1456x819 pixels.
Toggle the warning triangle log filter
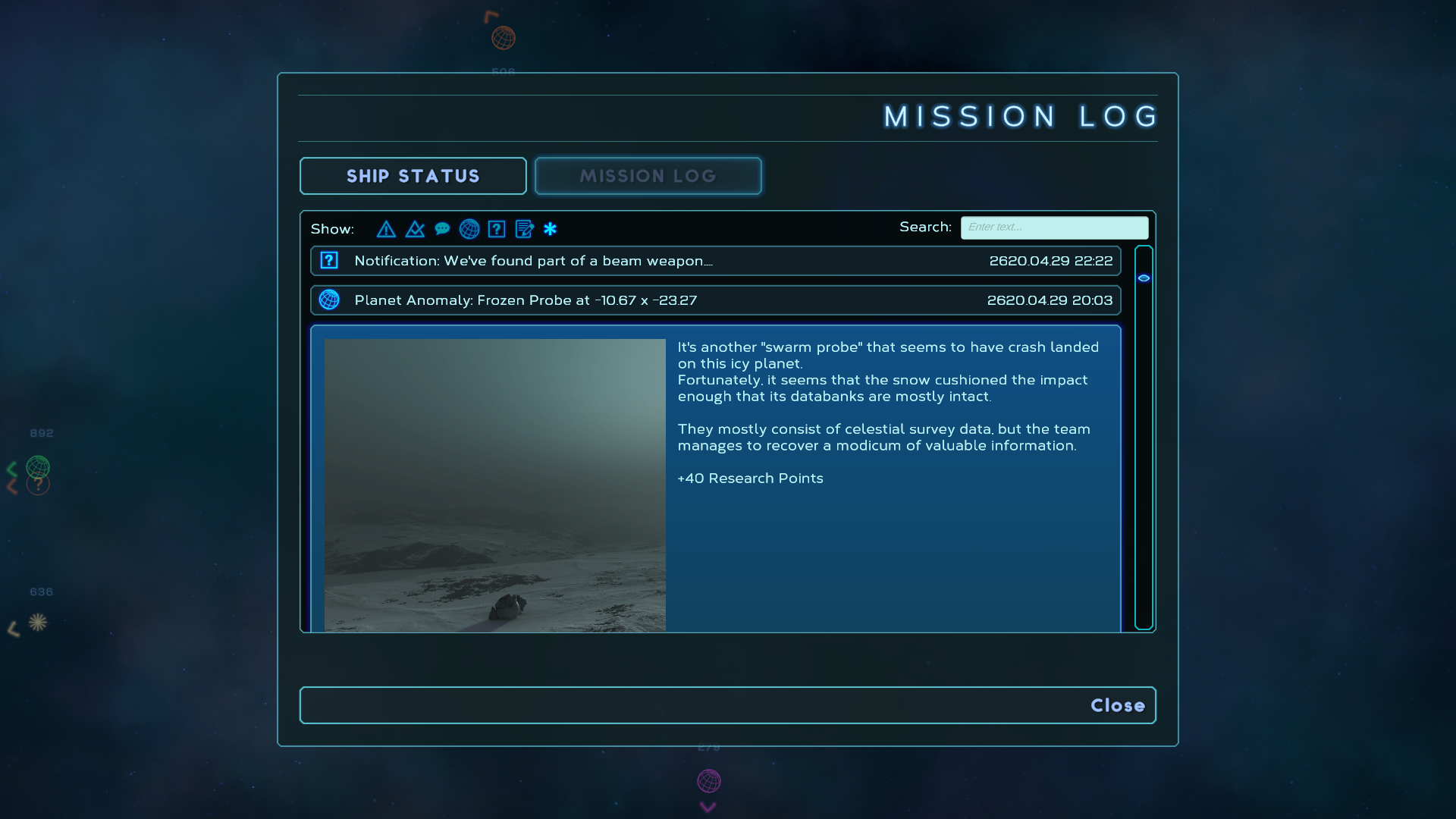click(386, 229)
